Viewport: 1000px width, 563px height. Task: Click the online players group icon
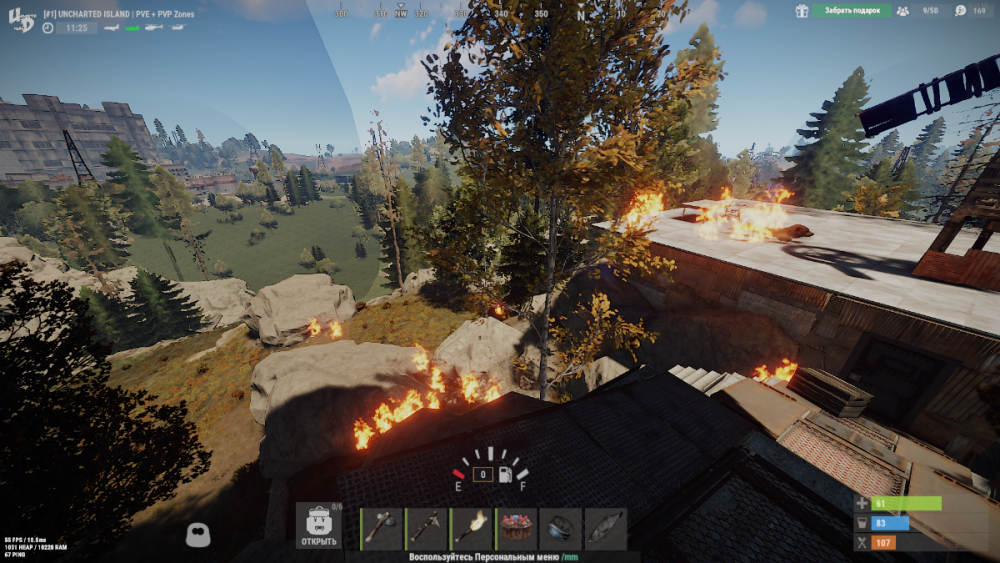pos(903,10)
